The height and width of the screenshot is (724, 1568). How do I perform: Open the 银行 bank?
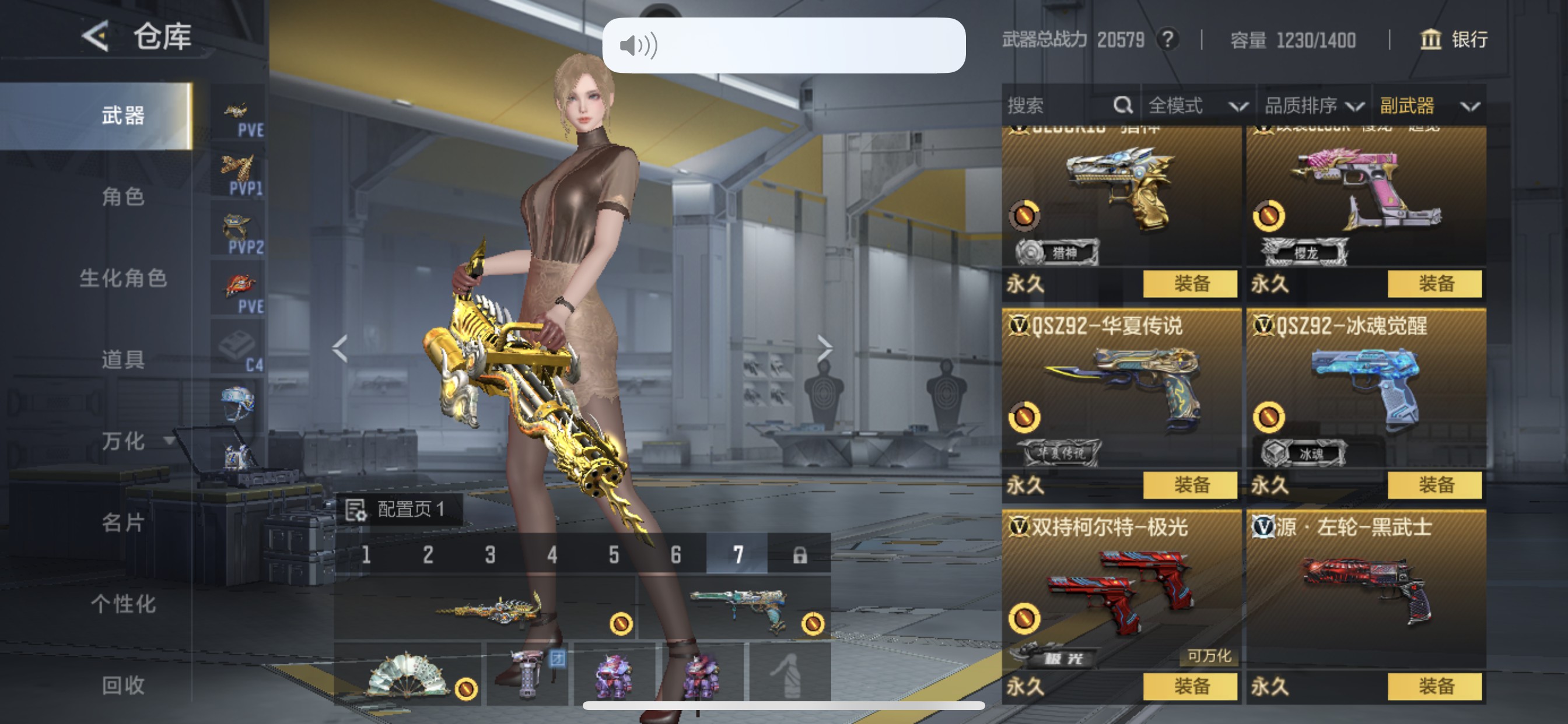click(x=1454, y=40)
